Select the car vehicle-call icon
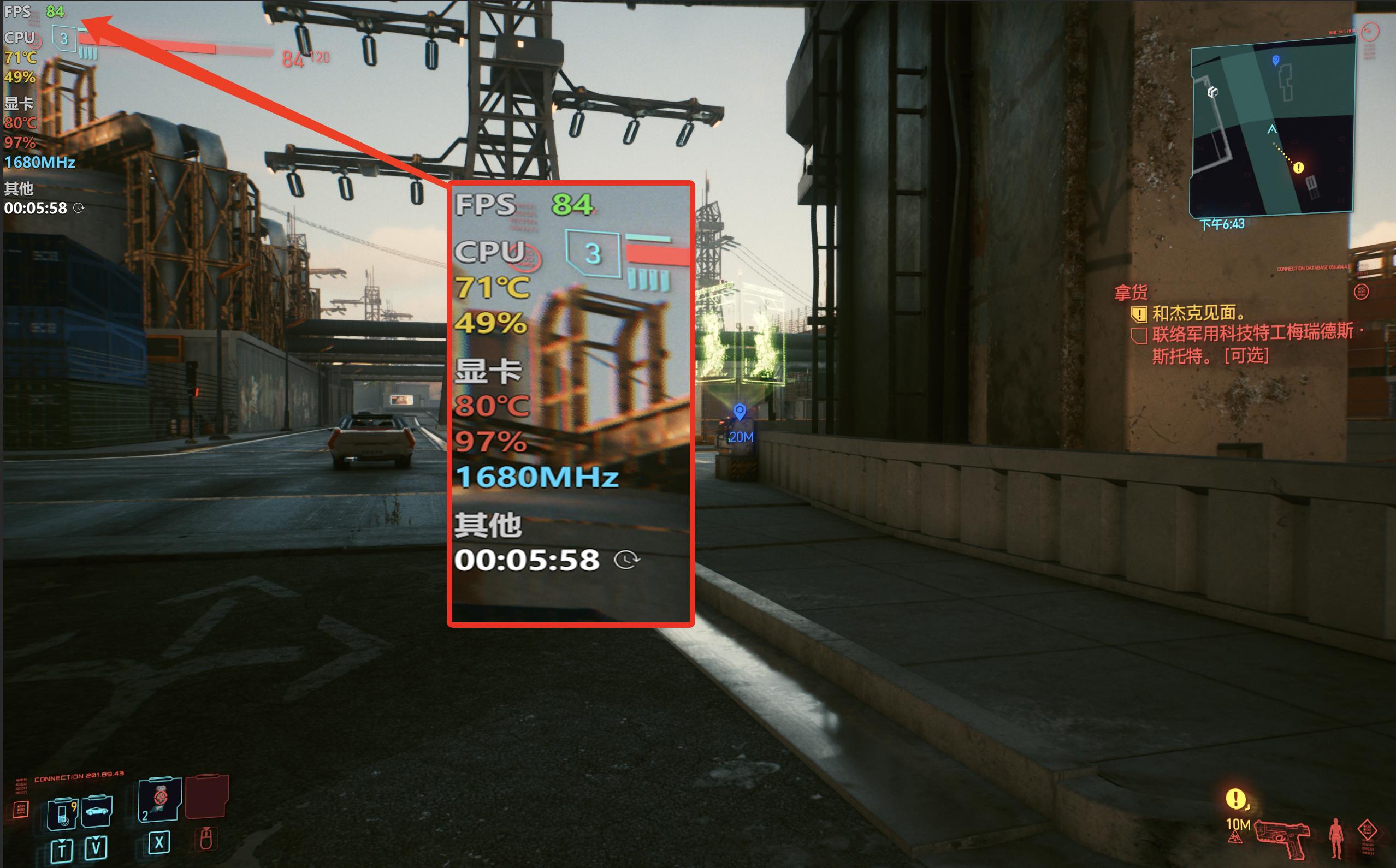Screen dimensions: 1396x868 click(97, 811)
